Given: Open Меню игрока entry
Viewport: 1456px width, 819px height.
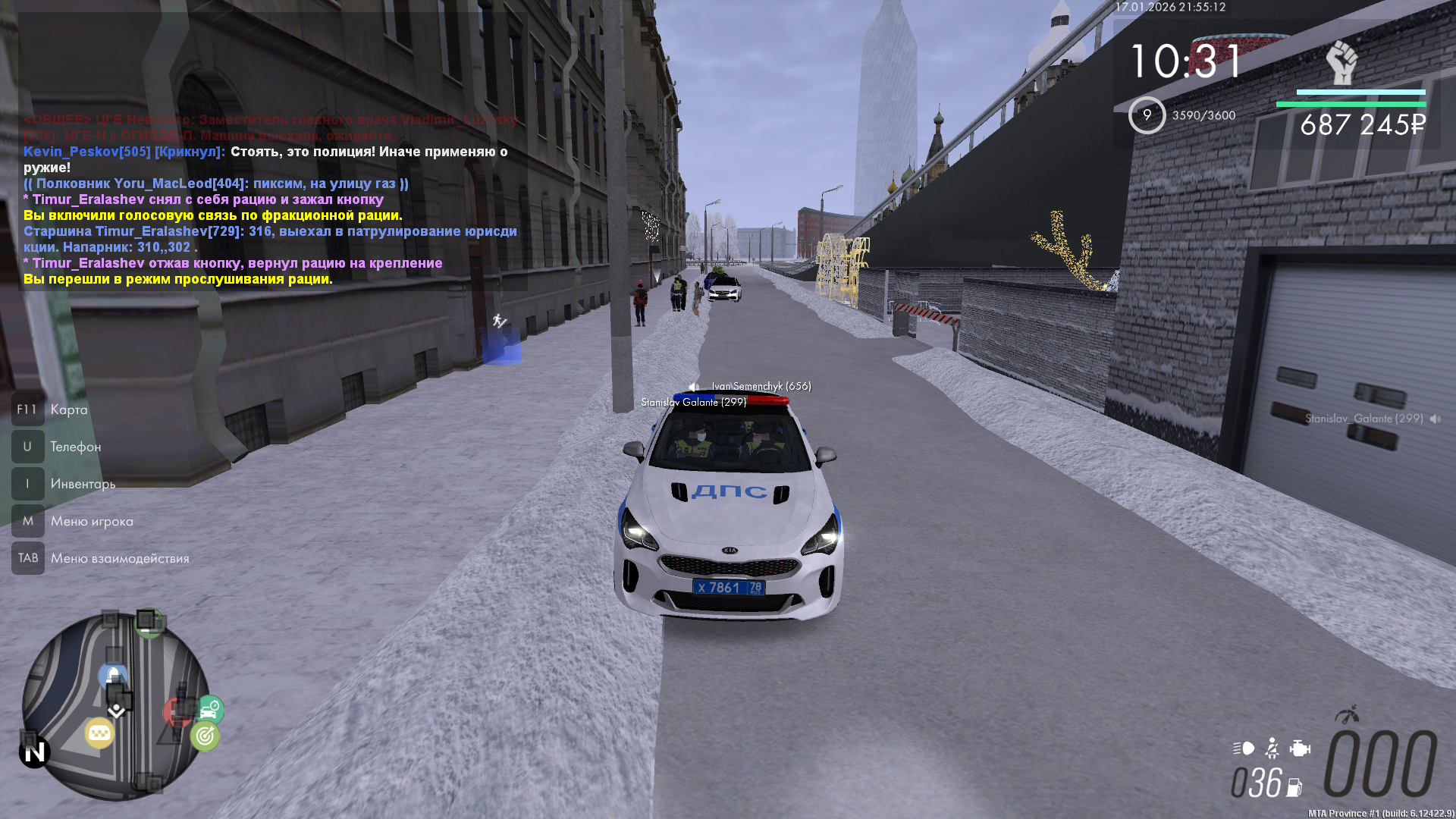Looking at the screenshot, I should pyautogui.click(x=92, y=521).
